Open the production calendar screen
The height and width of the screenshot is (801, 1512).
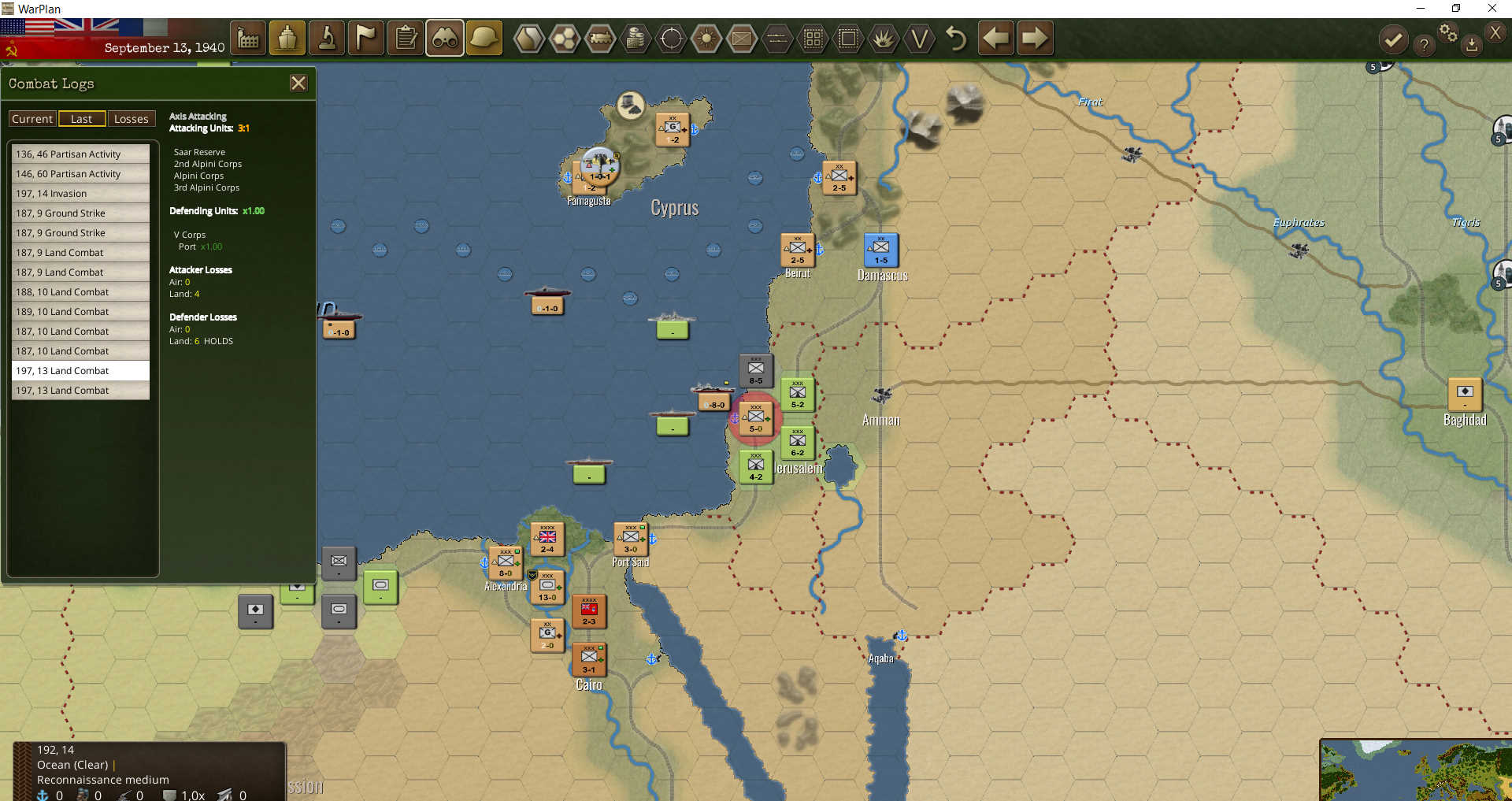coord(248,37)
